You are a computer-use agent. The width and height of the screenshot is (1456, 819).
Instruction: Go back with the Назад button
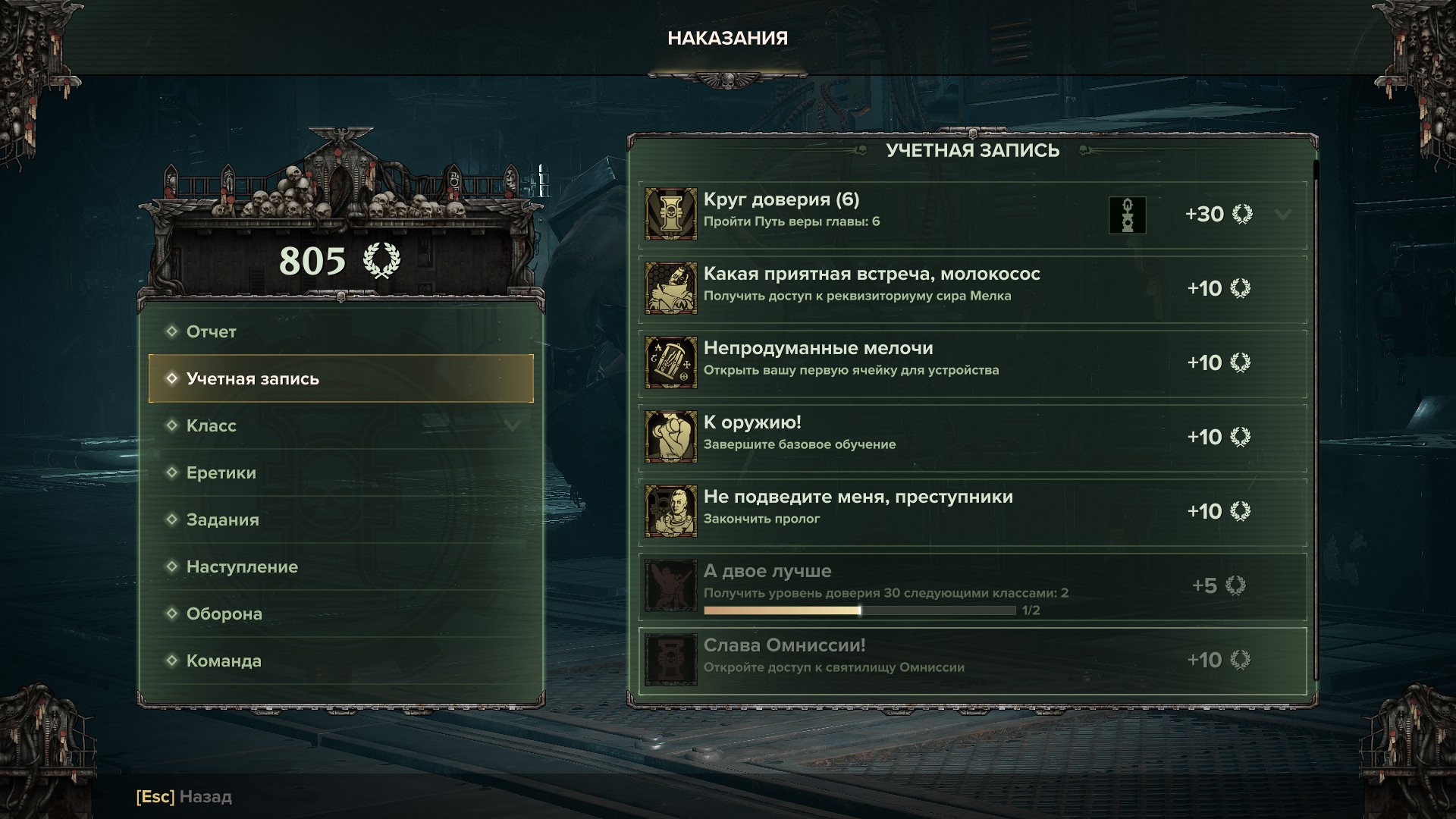click(x=184, y=797)
